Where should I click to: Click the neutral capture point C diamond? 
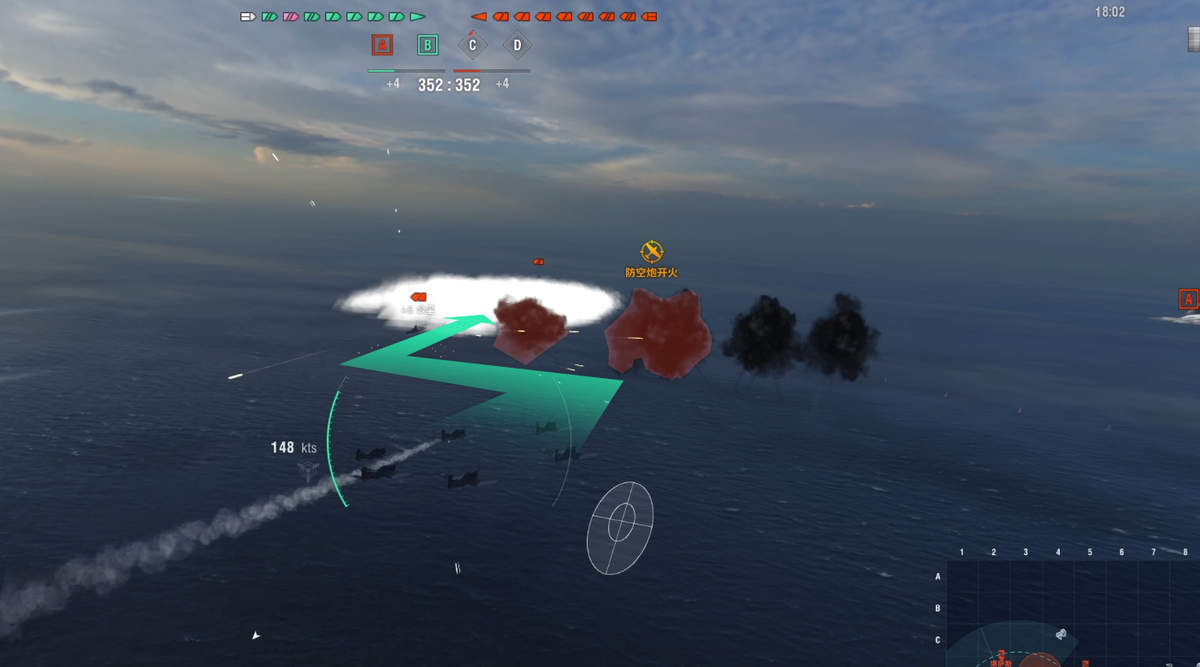[472, 45]
